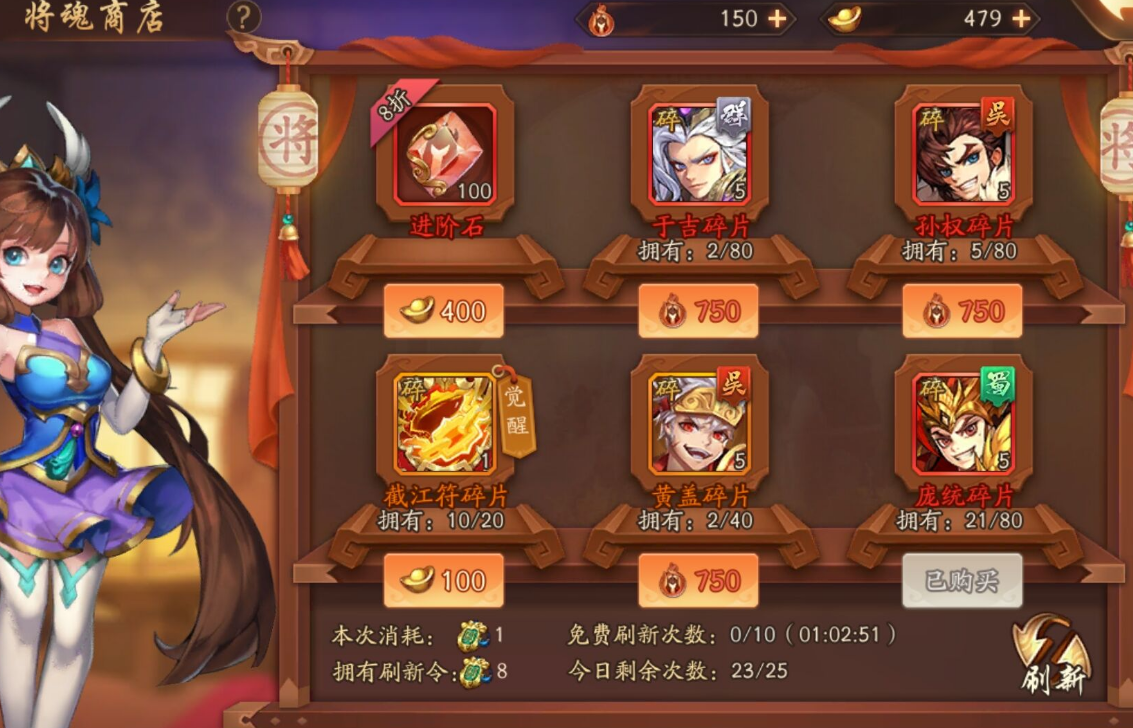Select the 黄盖碎片 portrait

click(699, 424)
